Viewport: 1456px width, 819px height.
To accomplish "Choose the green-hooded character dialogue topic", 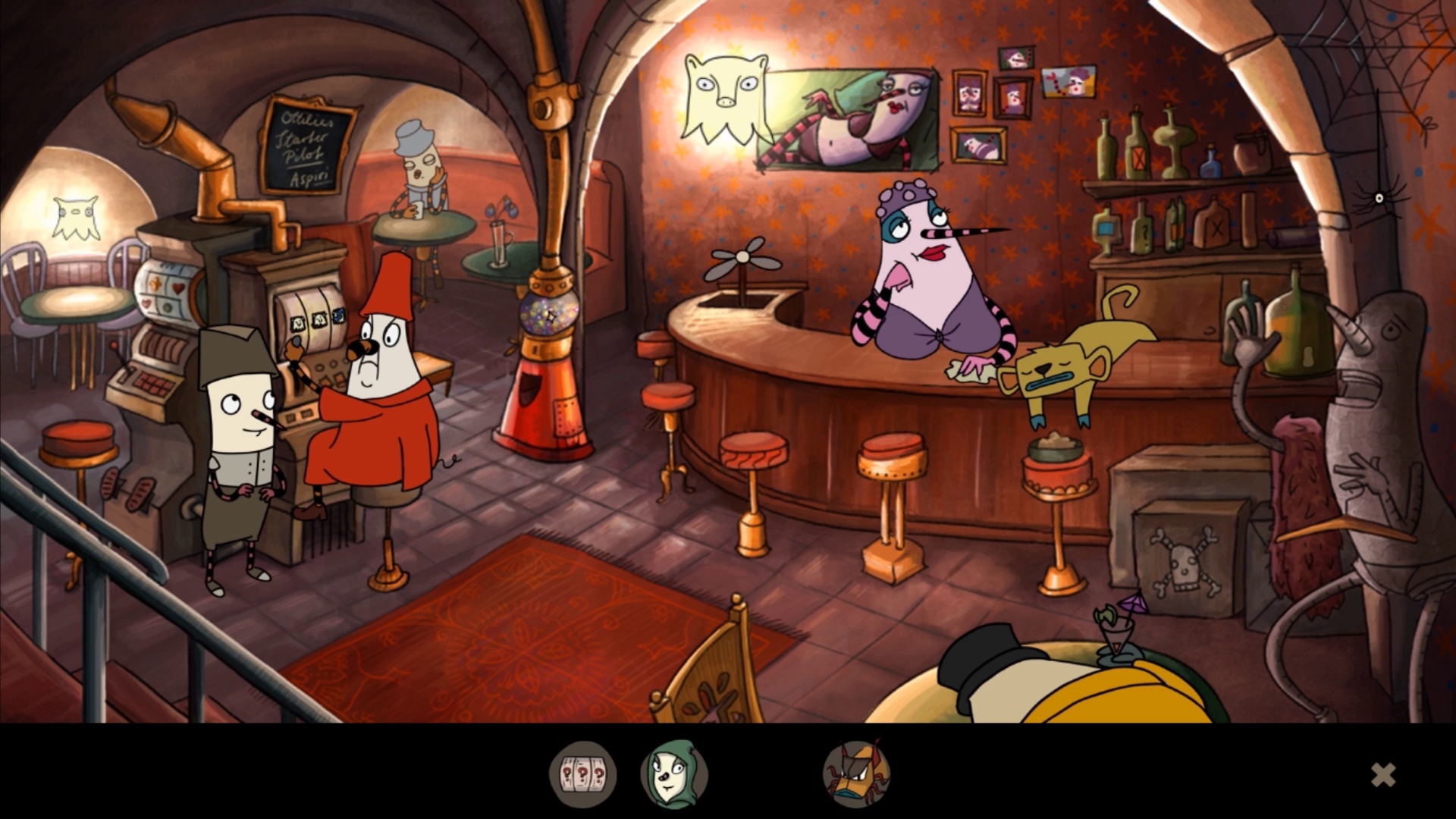I will tap(673, 774).
